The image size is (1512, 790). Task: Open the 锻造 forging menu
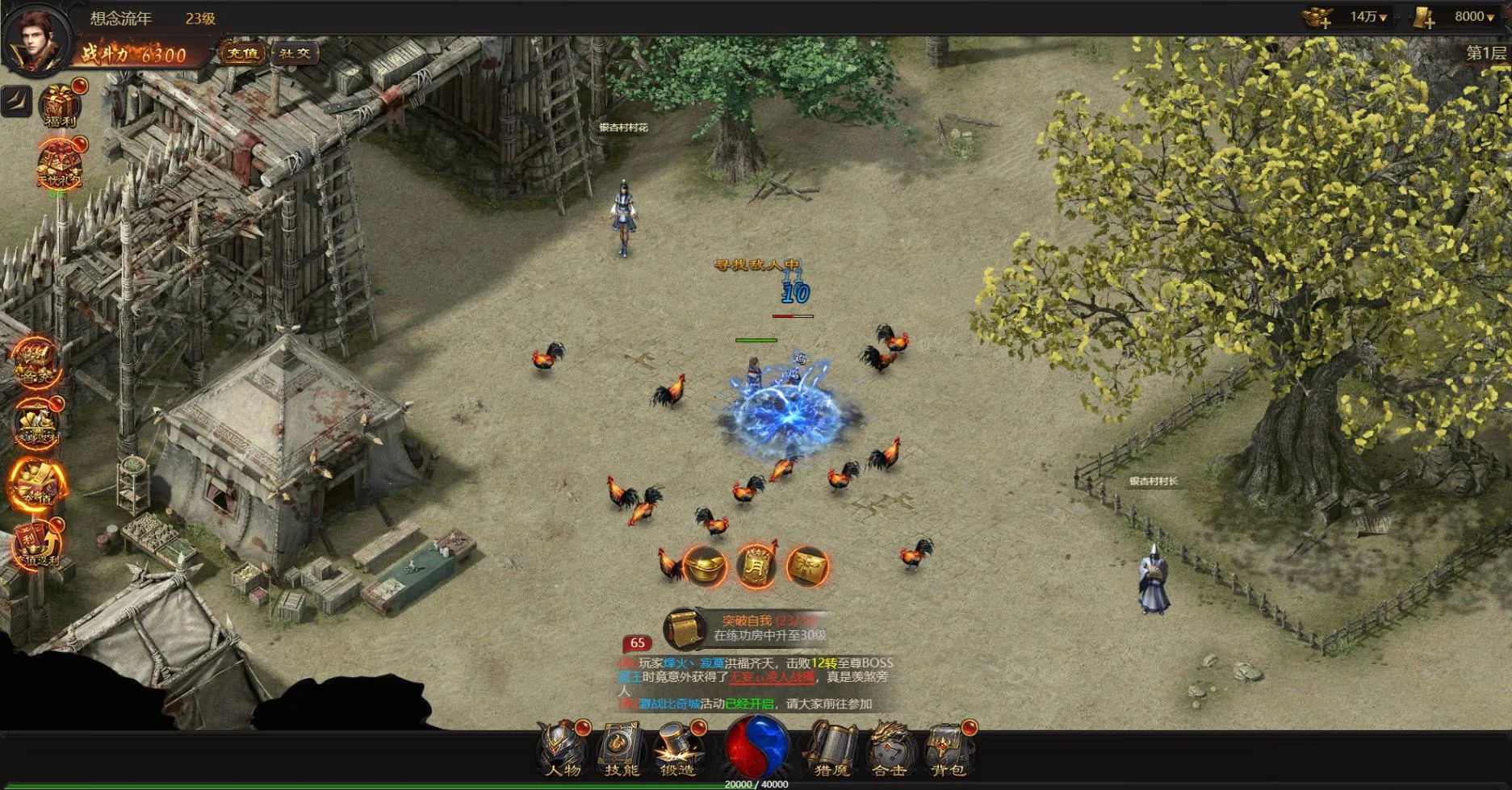[x=678, y=748]
